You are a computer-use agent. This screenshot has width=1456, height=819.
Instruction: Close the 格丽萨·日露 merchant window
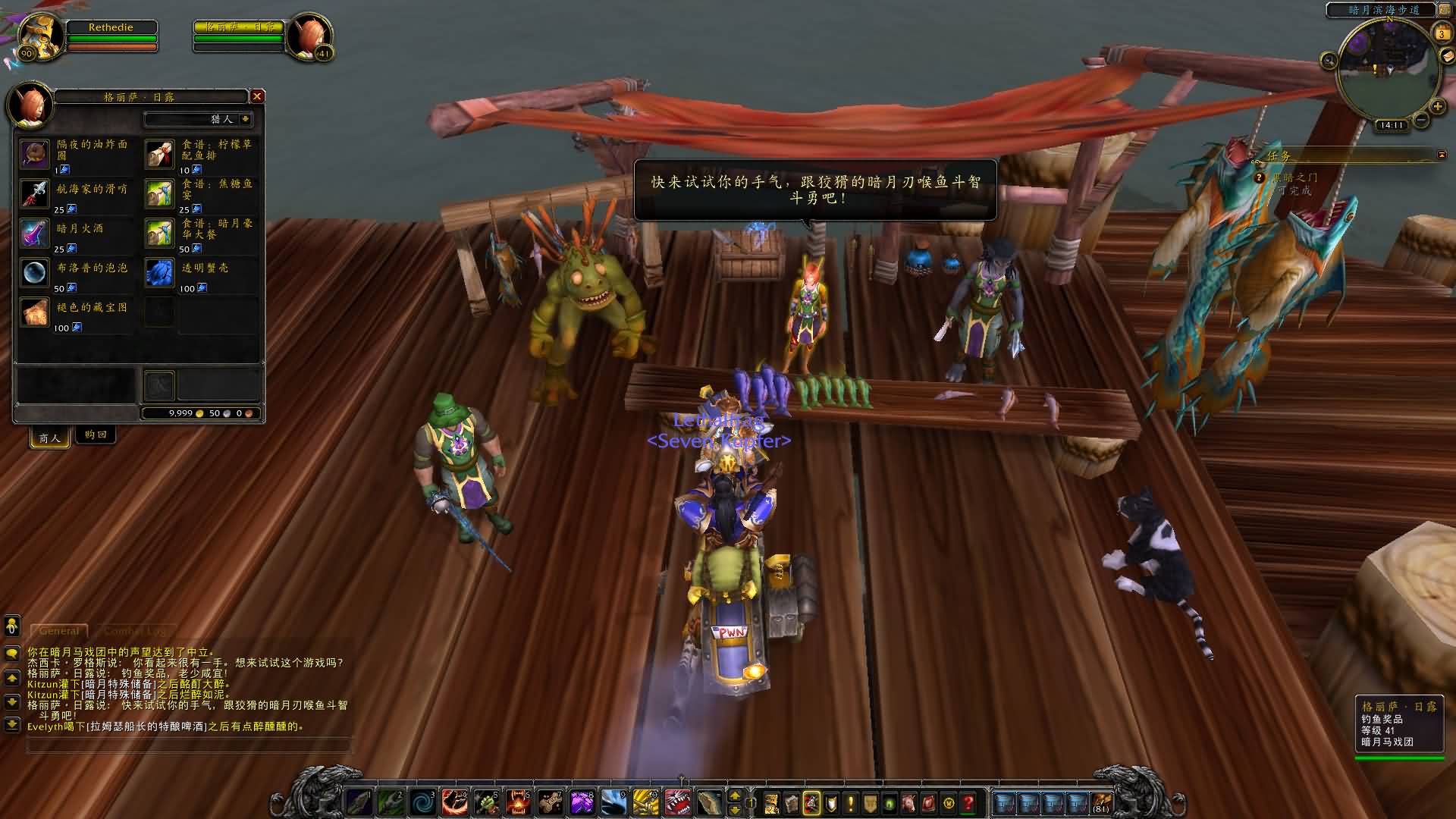(x=257, y=96)
